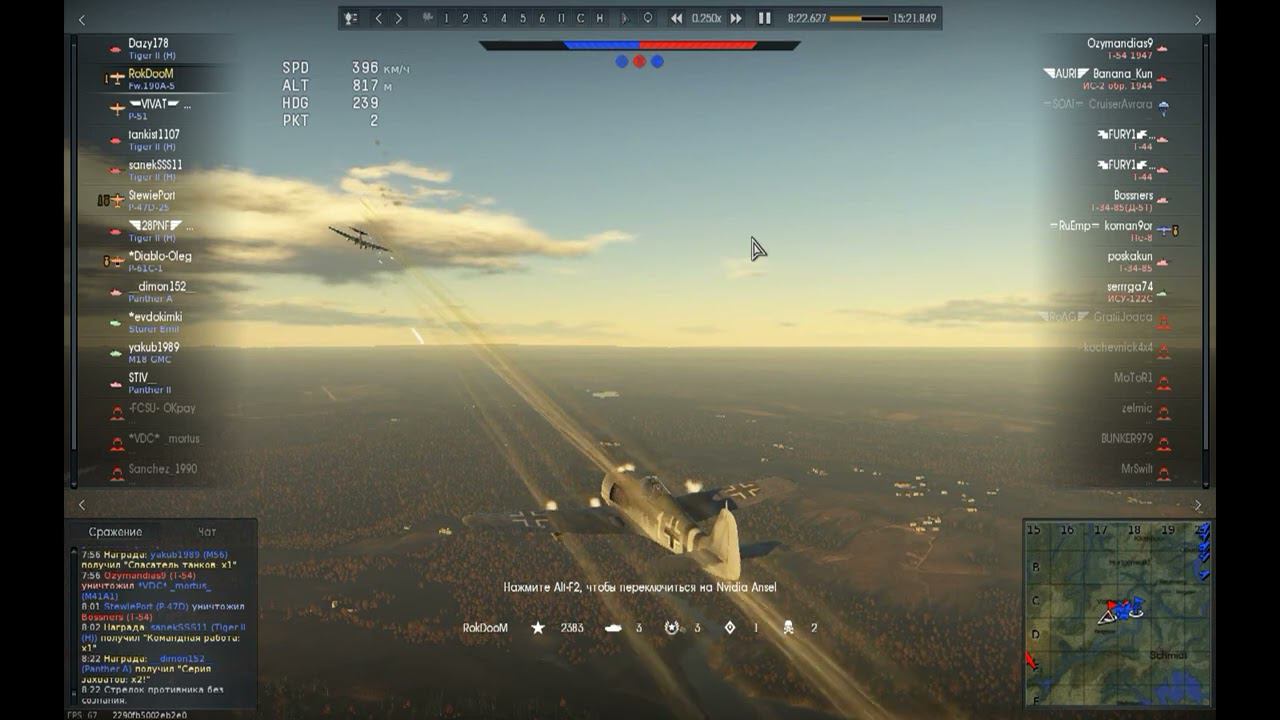Select enemy player Bossners in the list
This screenshot has width=1280, height=720.
pyautogui.click(x=1133, y=196)
